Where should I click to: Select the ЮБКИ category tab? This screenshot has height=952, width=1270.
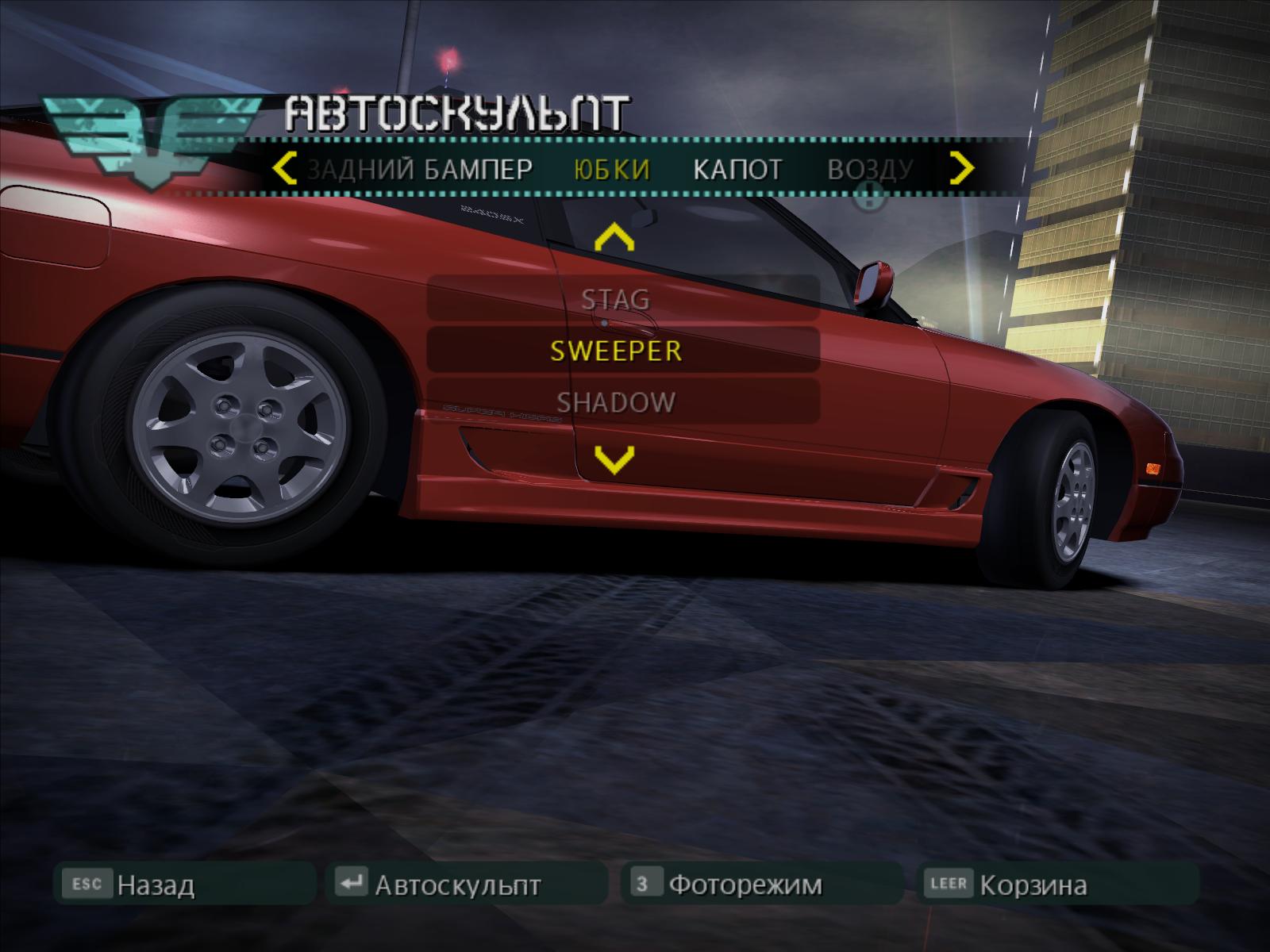[611, 169]
